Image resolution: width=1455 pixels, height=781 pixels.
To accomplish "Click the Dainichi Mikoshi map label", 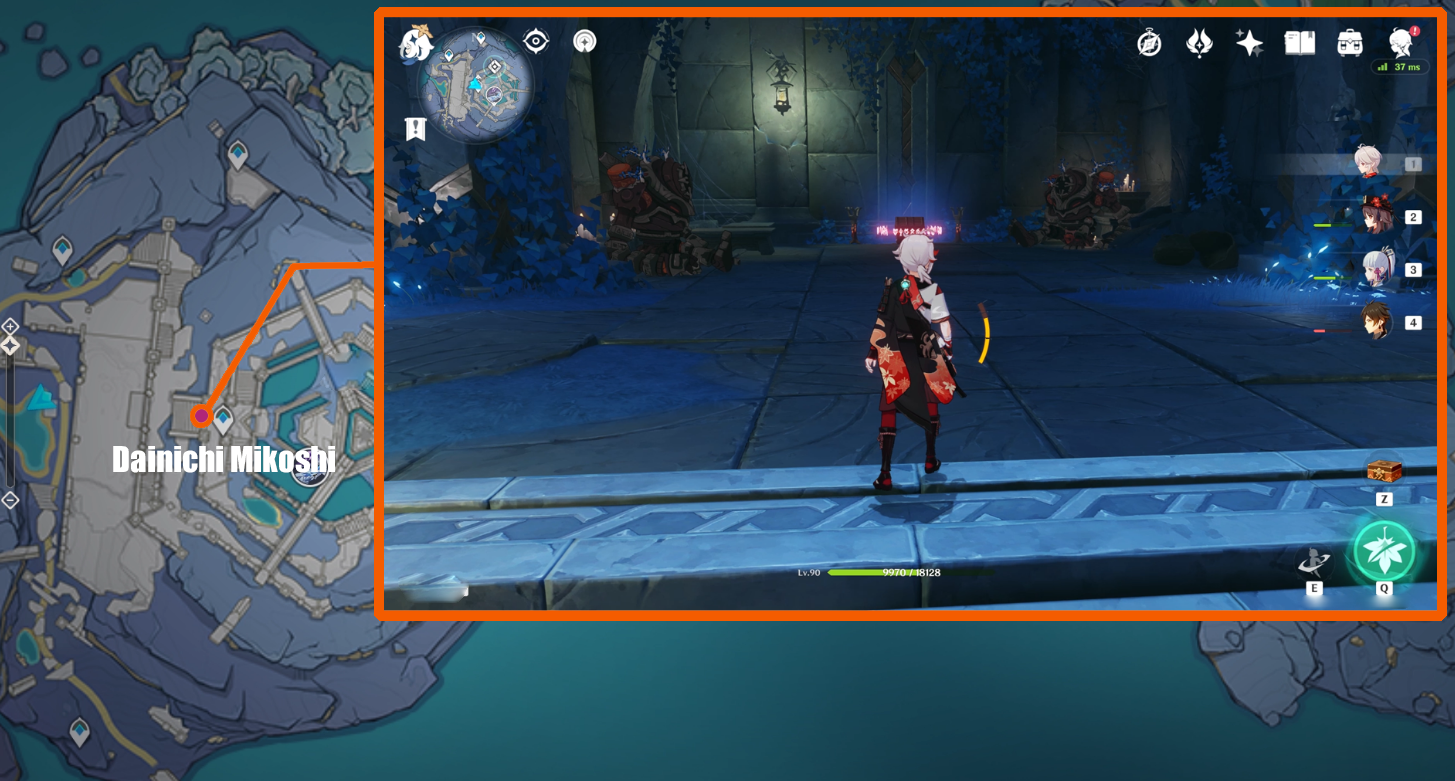I will click(225, 459).
